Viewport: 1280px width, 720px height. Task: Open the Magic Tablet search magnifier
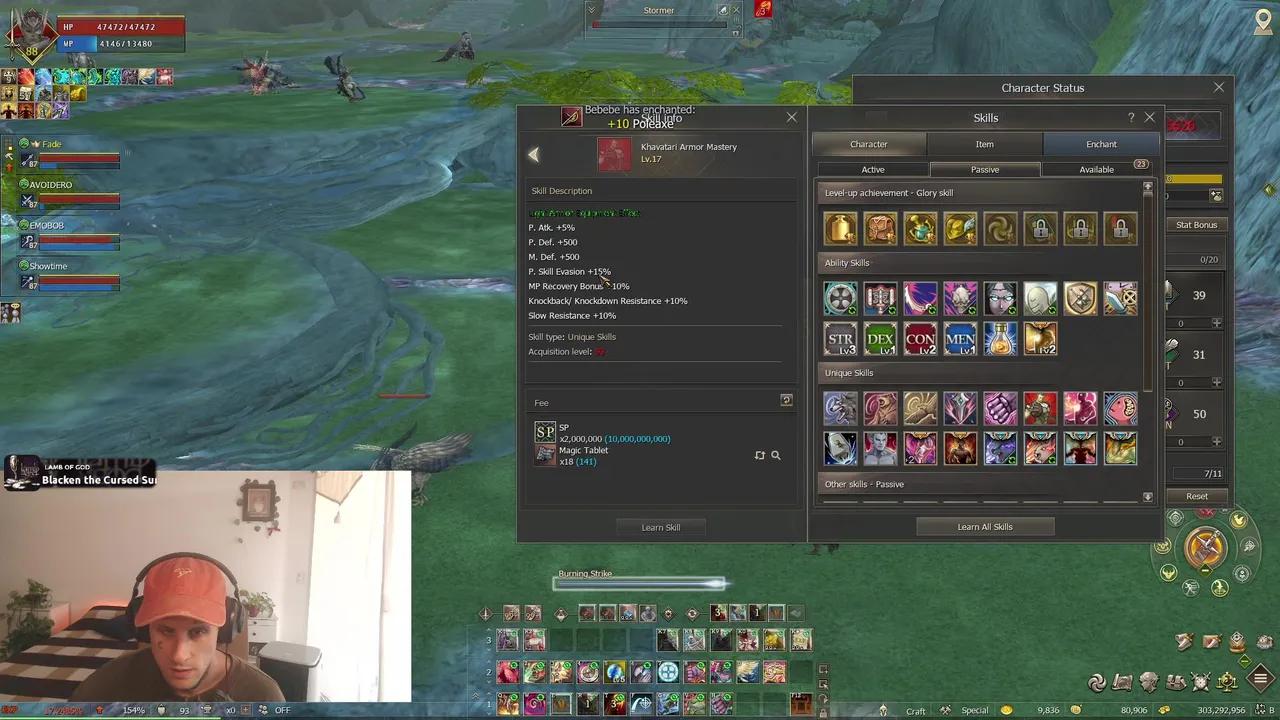tap(776, 455)
